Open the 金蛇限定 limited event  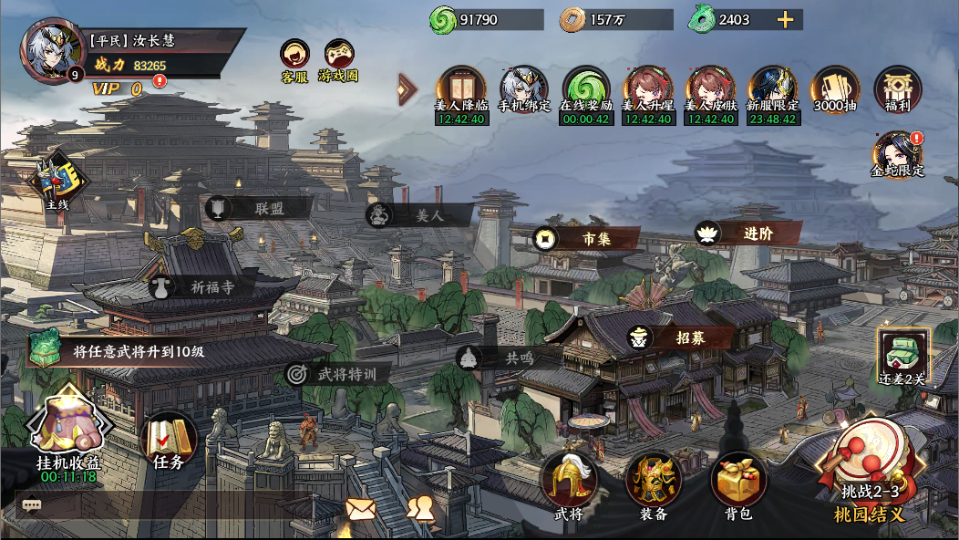(x=897, y=152)
